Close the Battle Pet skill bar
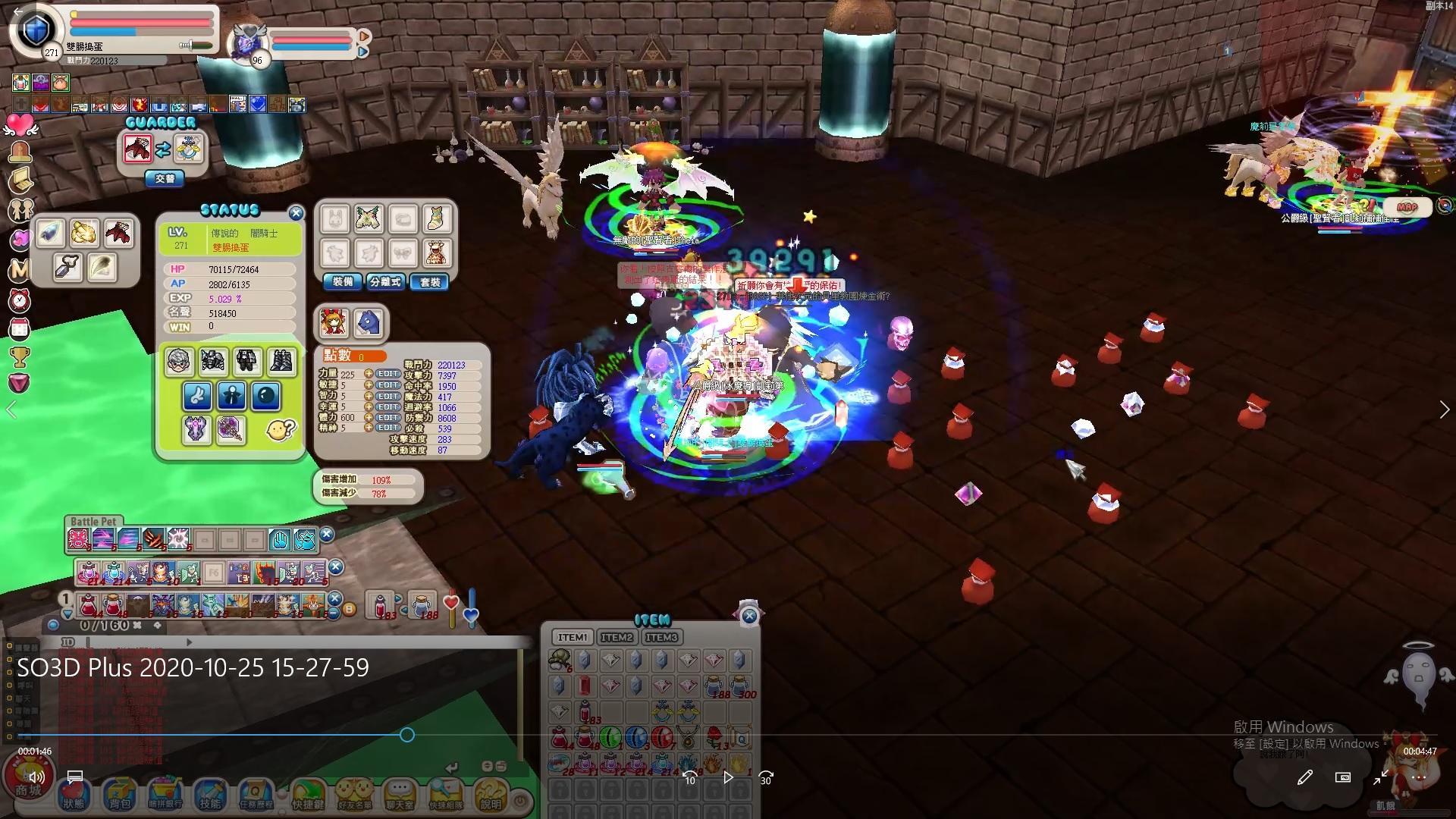The height and width of the screenshot is (819, 1456). coord(327,535)
